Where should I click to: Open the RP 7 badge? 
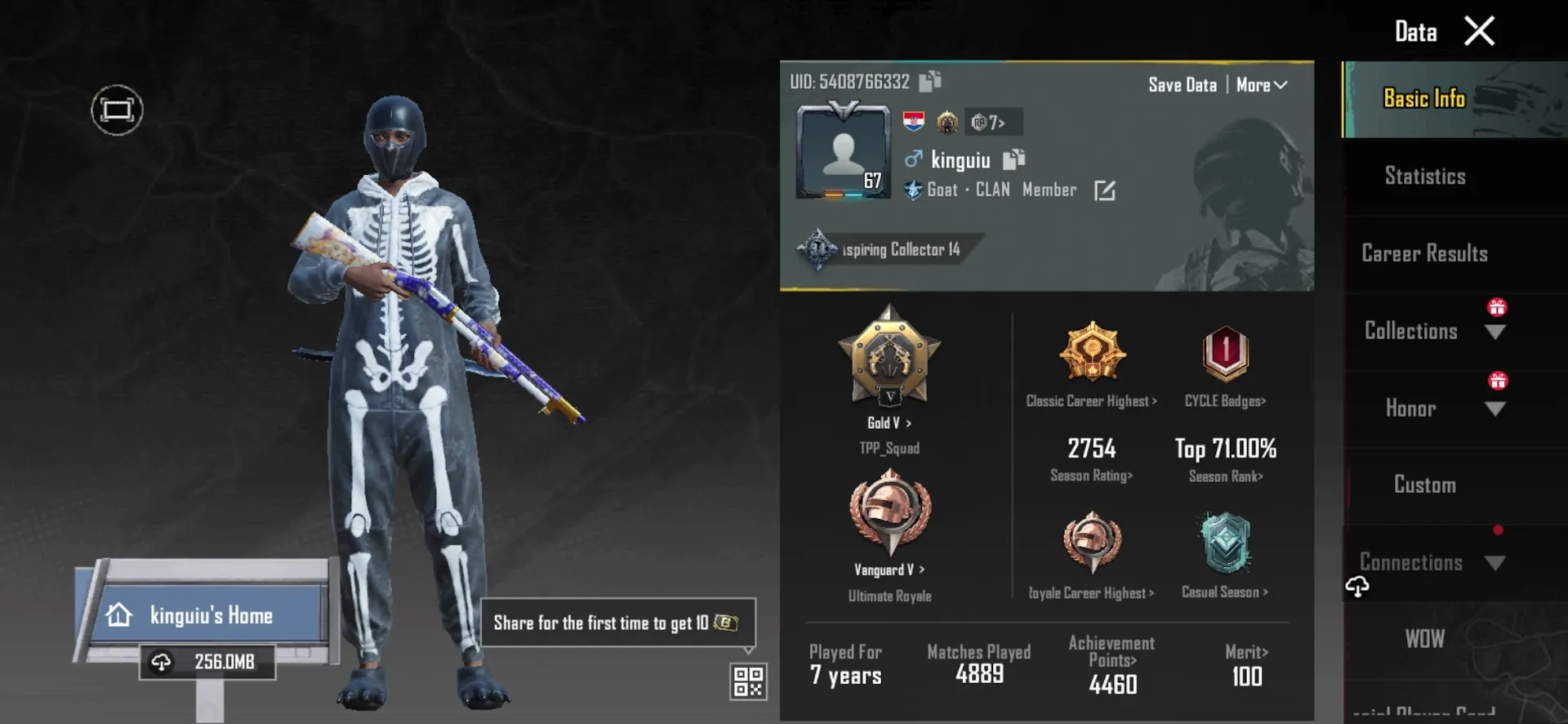(x=991, y=122)
